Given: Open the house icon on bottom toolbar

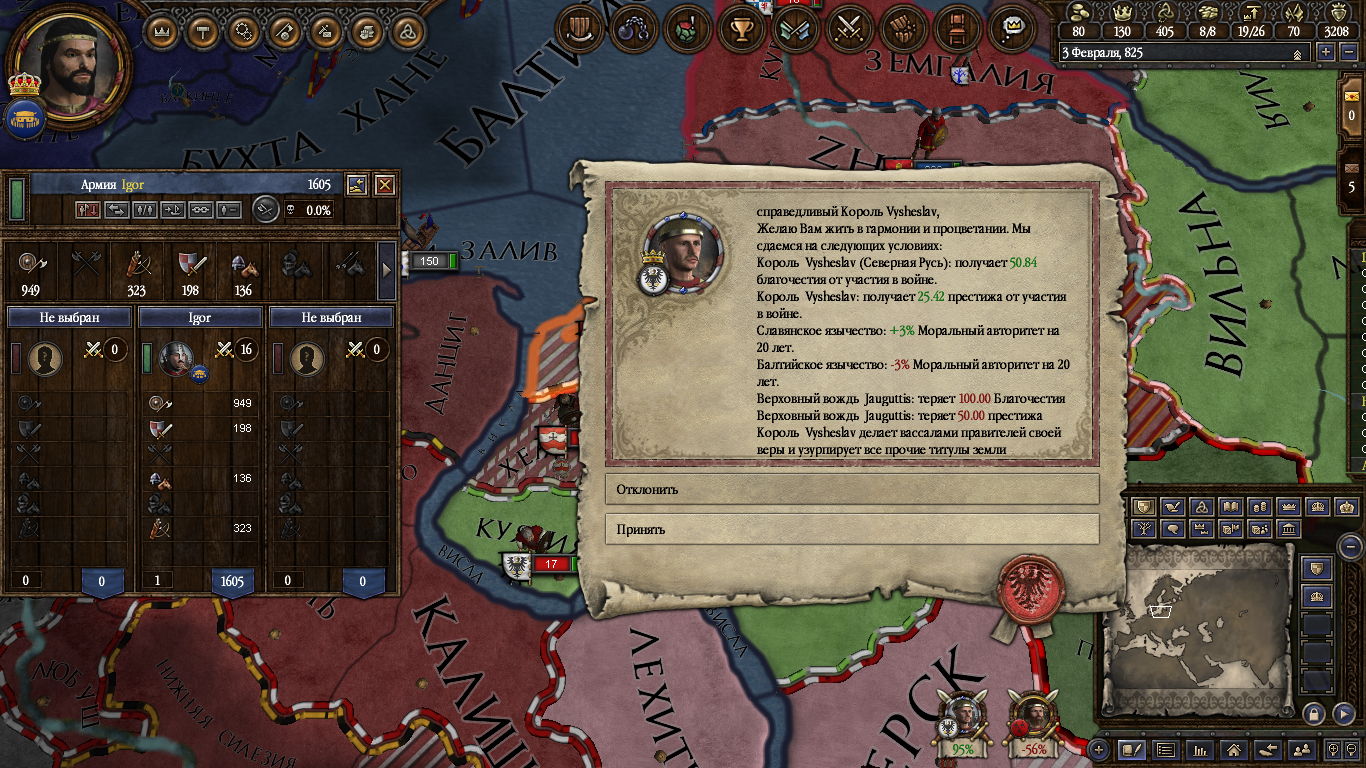Looking at the screenshot, I should (1234, 749).
